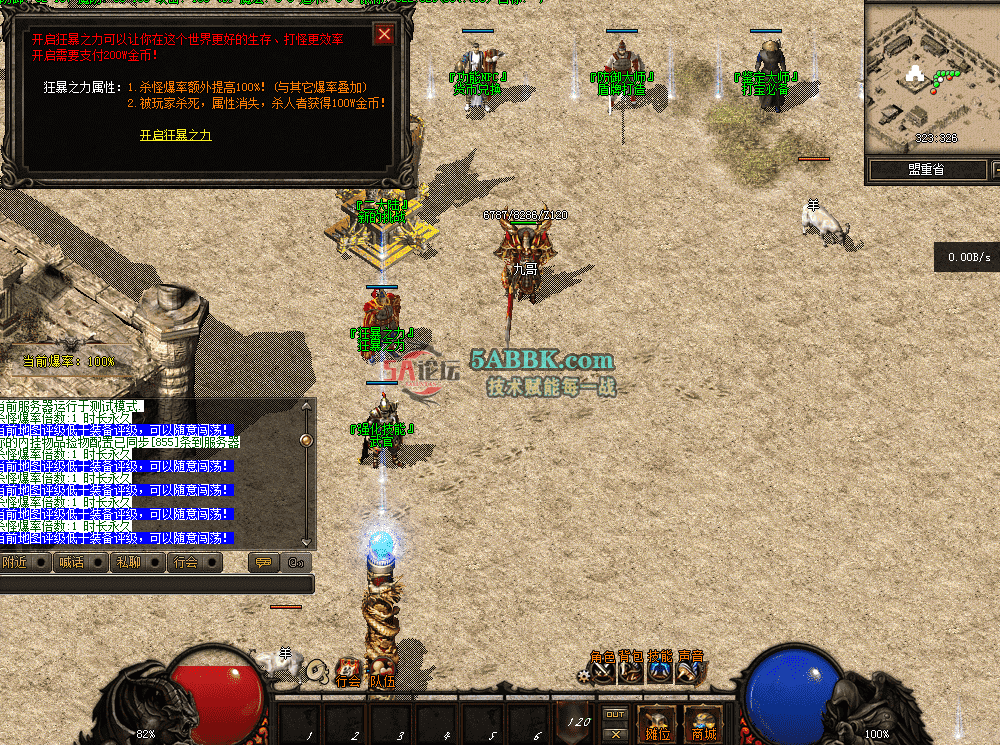This screenshot has width=1000, height=745.
Task: Close the 狂暴之力 dialog with the red X
Action: click(x=383, y=35)
